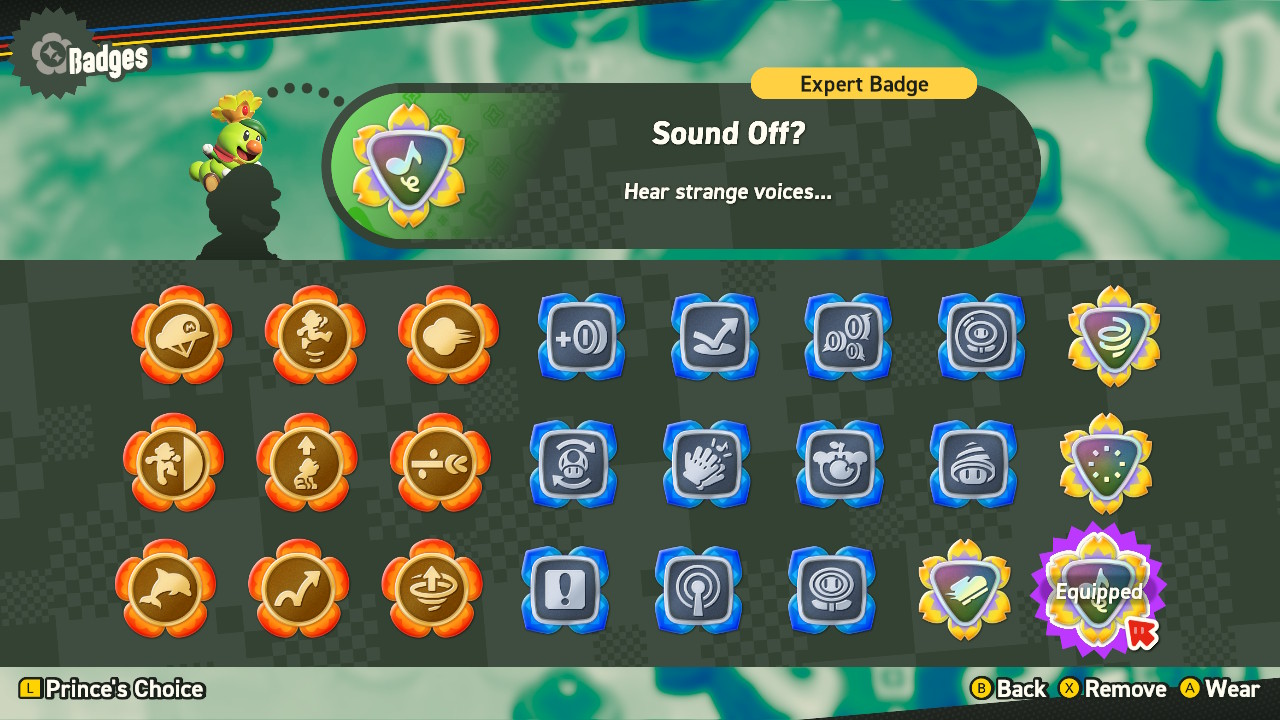This screenshot has width=1280, height=720.
Task: Select the Safety Bounce arrow badge
Action: tap(714, 337)
